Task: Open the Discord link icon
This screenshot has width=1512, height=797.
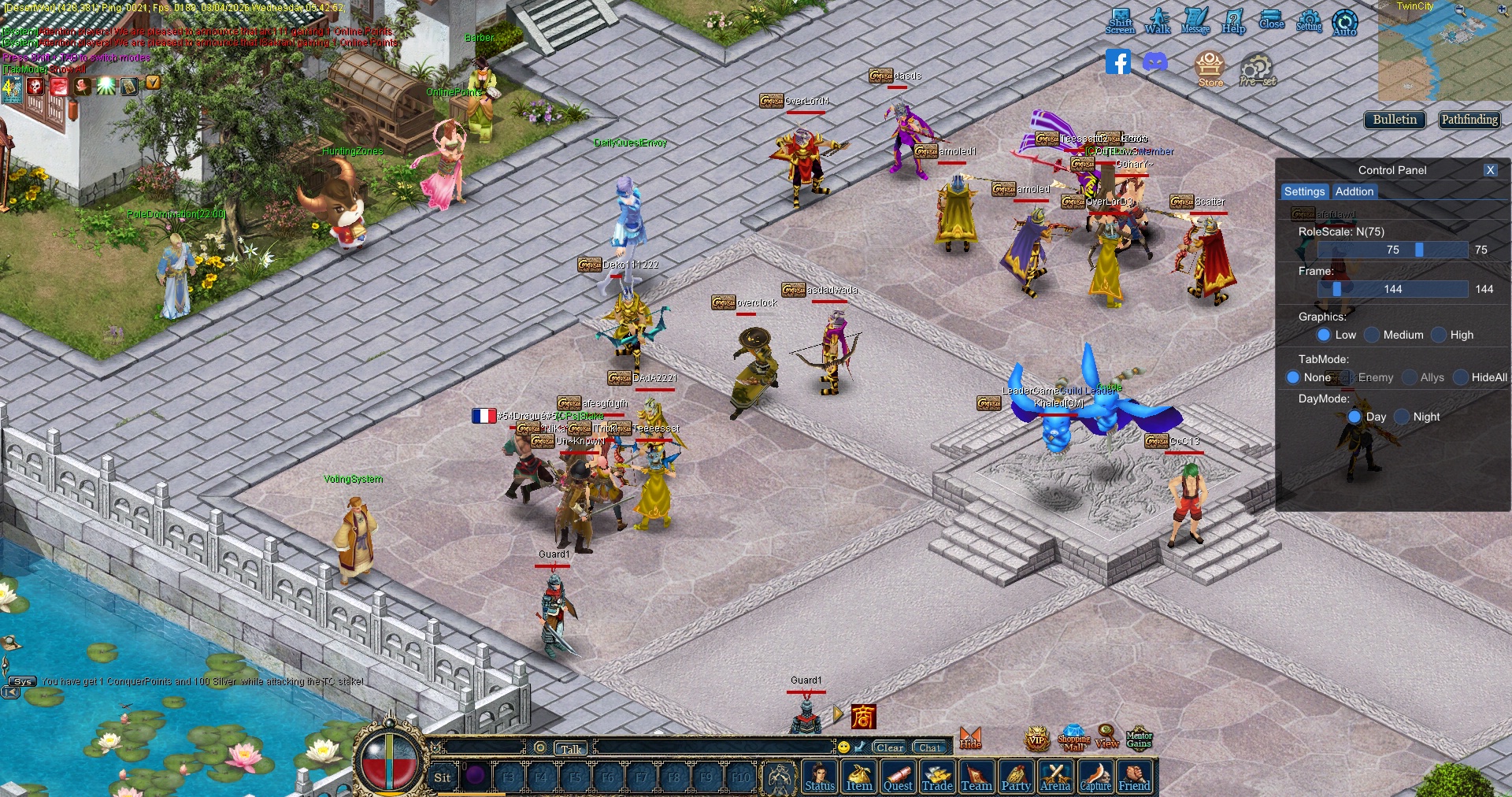Action: tap(1155, 62)
